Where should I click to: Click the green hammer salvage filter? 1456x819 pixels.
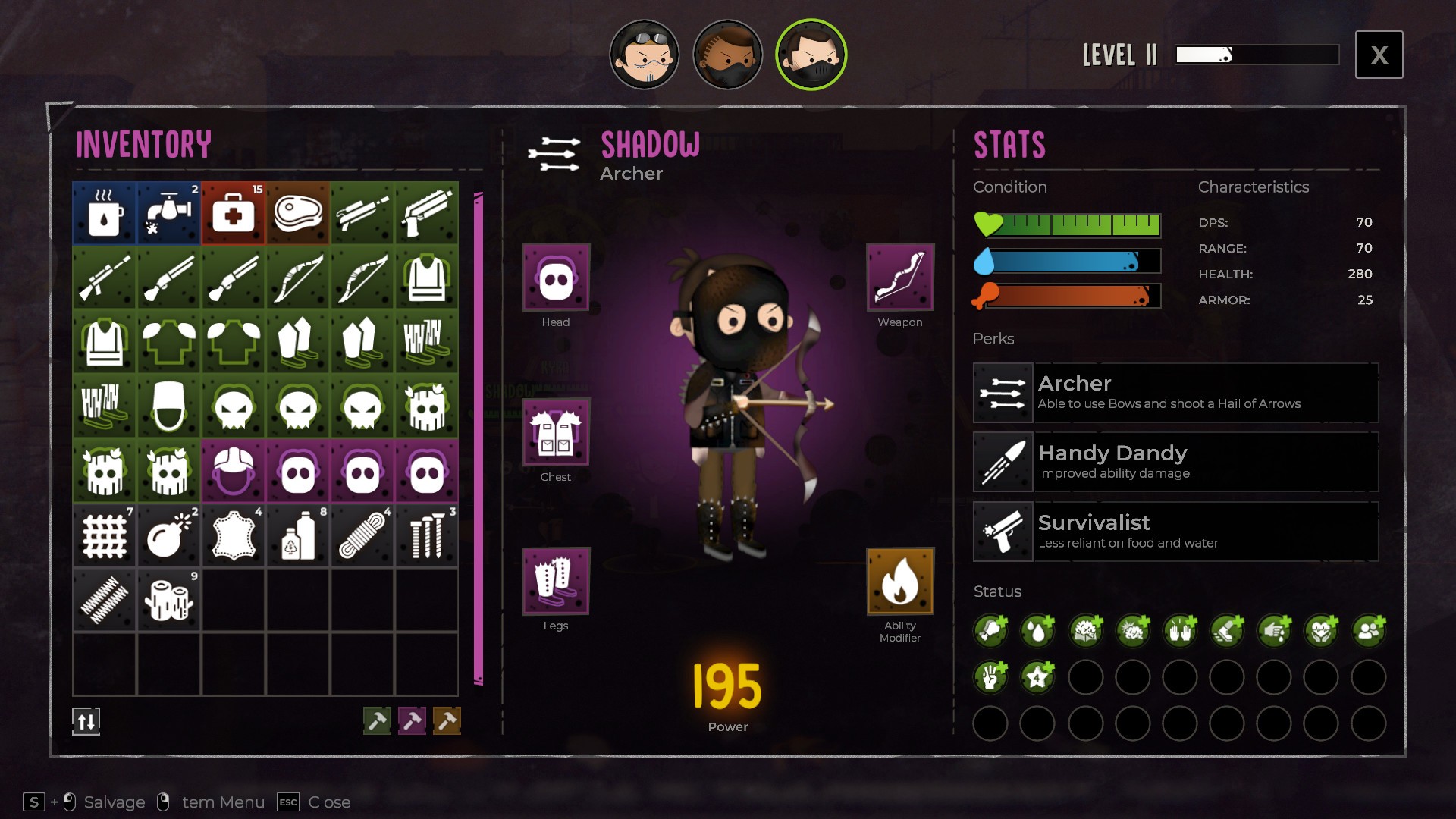[377, 720]
